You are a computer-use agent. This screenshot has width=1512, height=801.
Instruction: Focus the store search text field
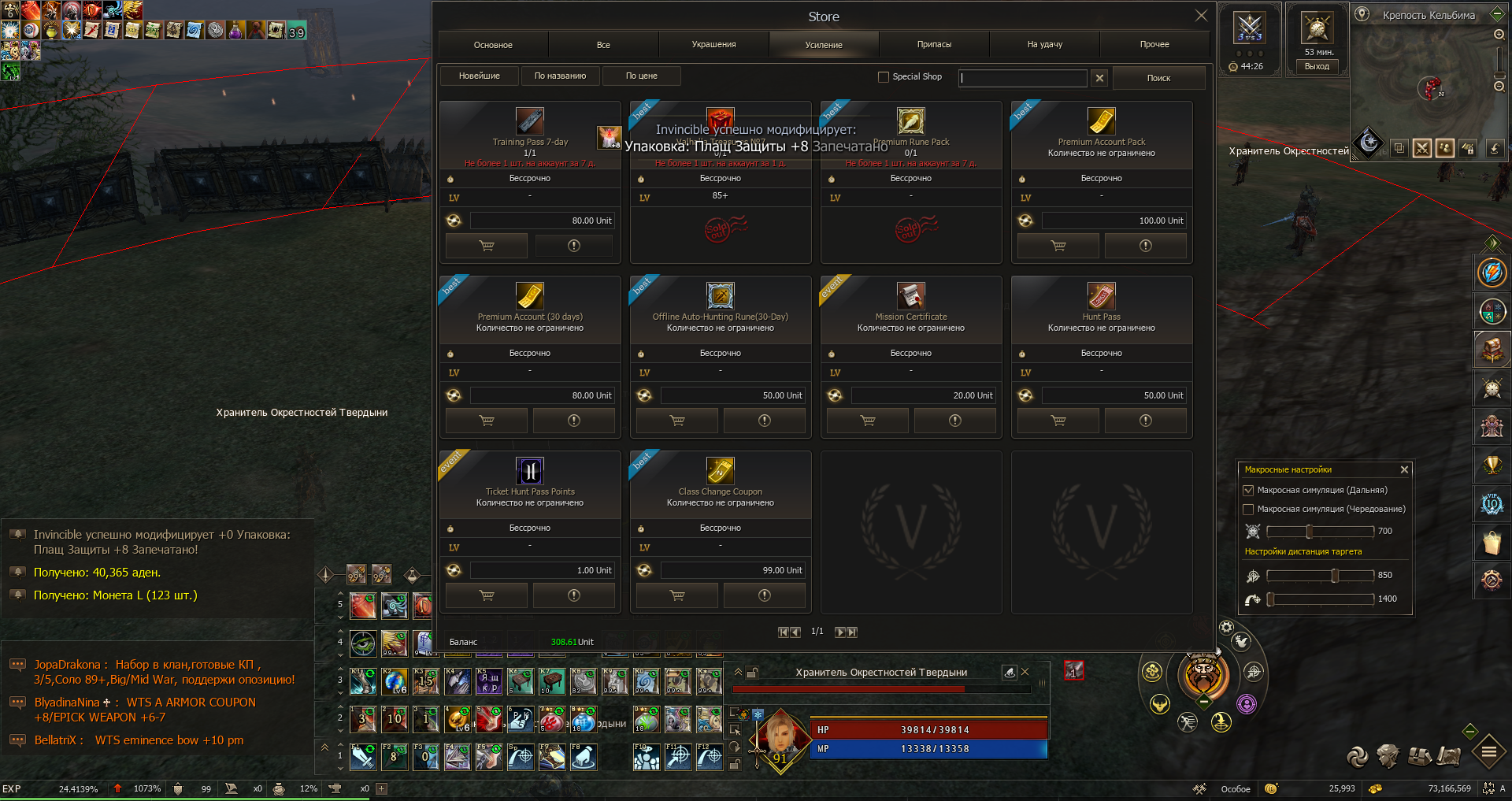pyautogui.click(x=1023, y=78)
